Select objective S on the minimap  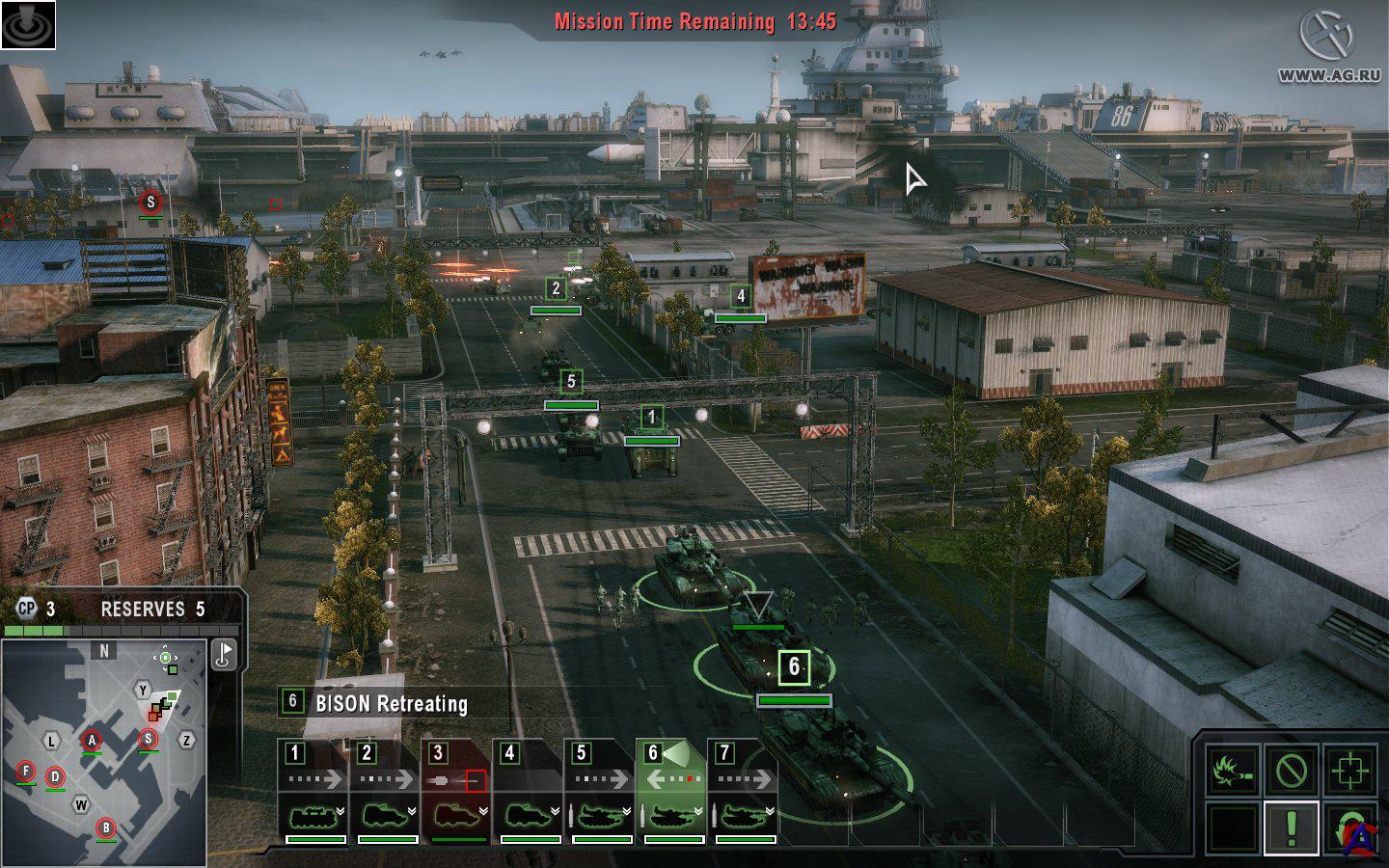tap(148, 739)
